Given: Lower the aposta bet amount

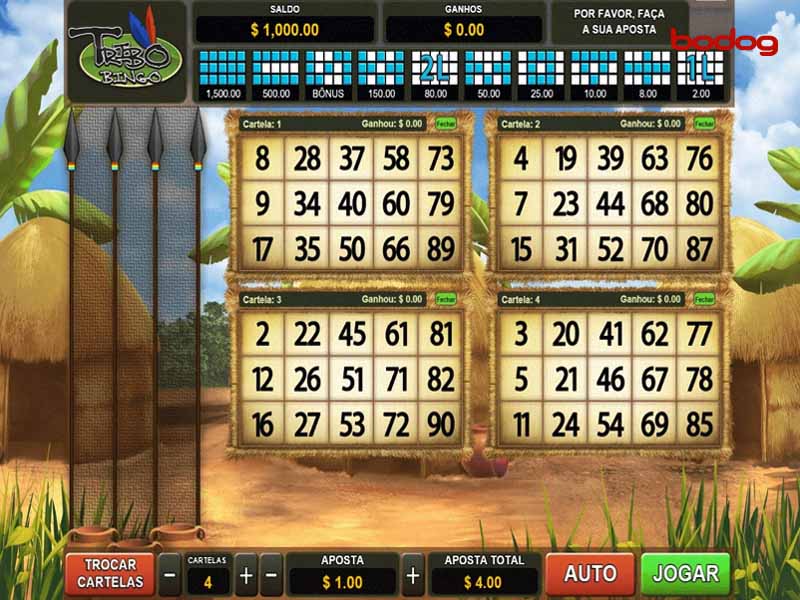Looking at the screenshot, I should [272, 575].
